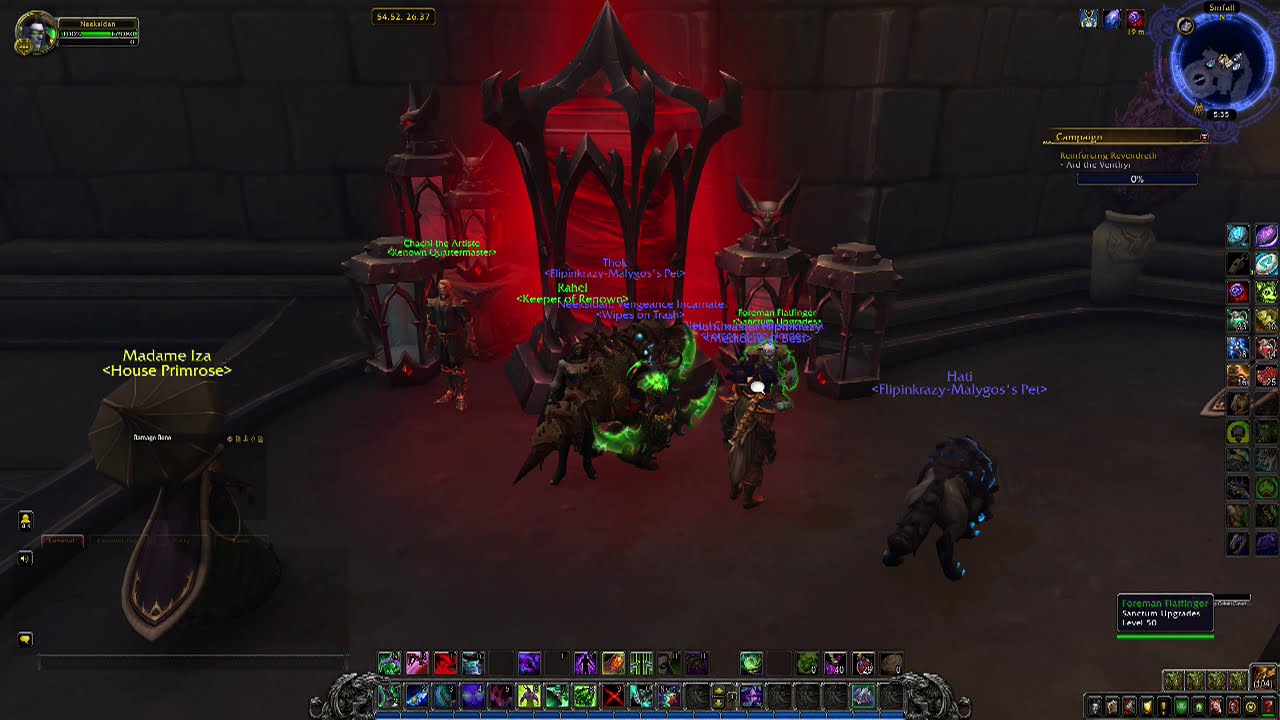1280x720 pixels.
Task: Open the Guild and Communities micro menu
Action: pyautogui.click(x=1182, y=706)
